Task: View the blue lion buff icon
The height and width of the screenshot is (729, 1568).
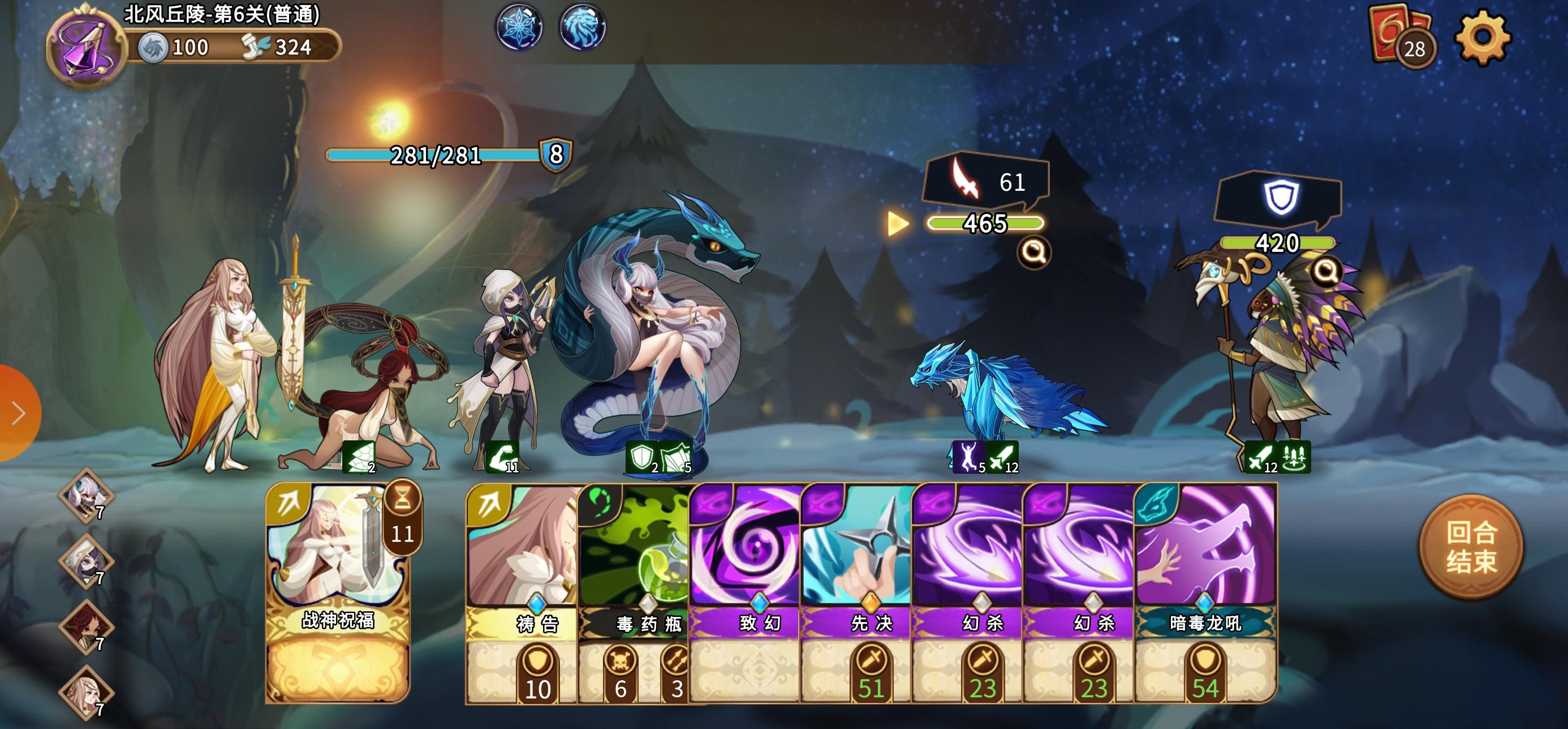Action: point(582,27)
